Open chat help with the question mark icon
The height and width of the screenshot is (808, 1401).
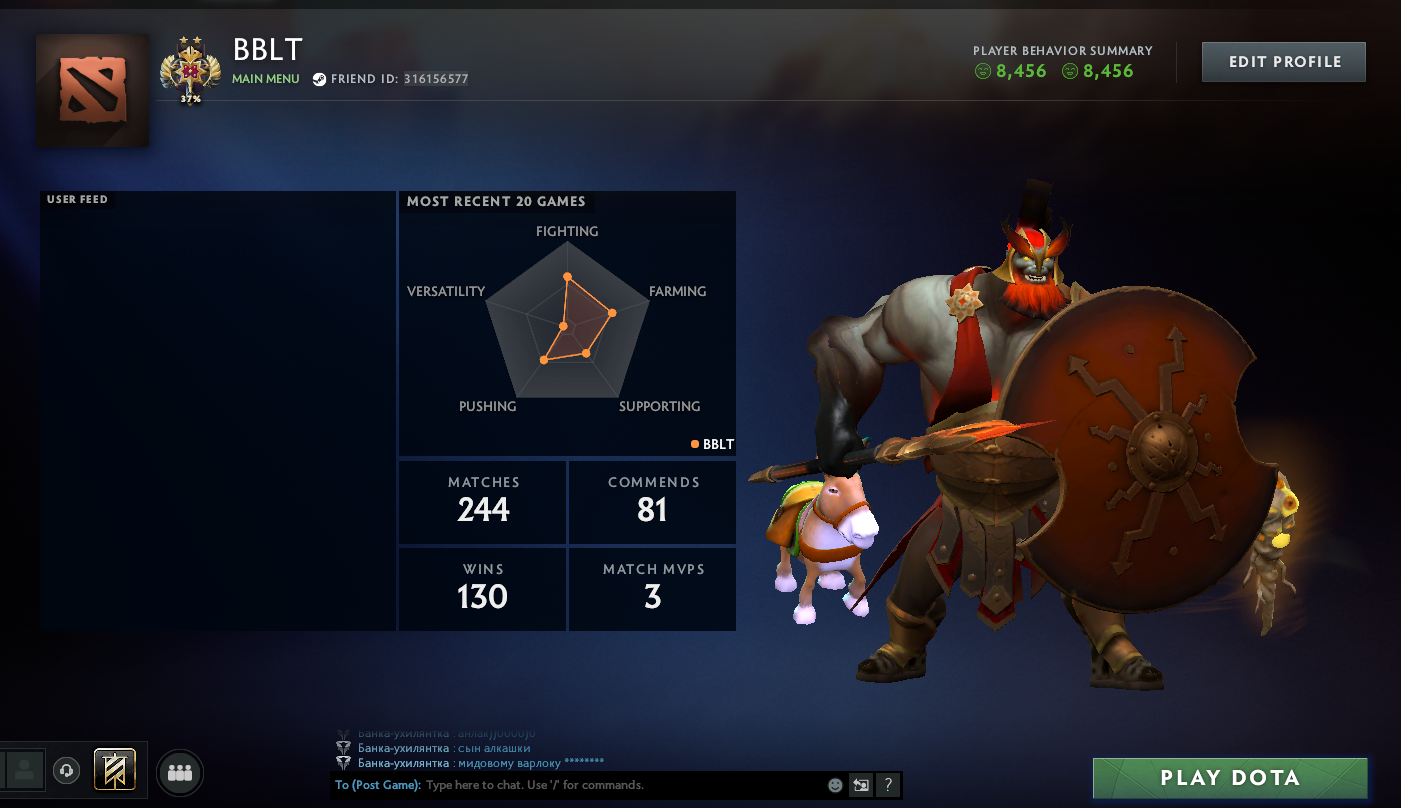coord(888,785)
